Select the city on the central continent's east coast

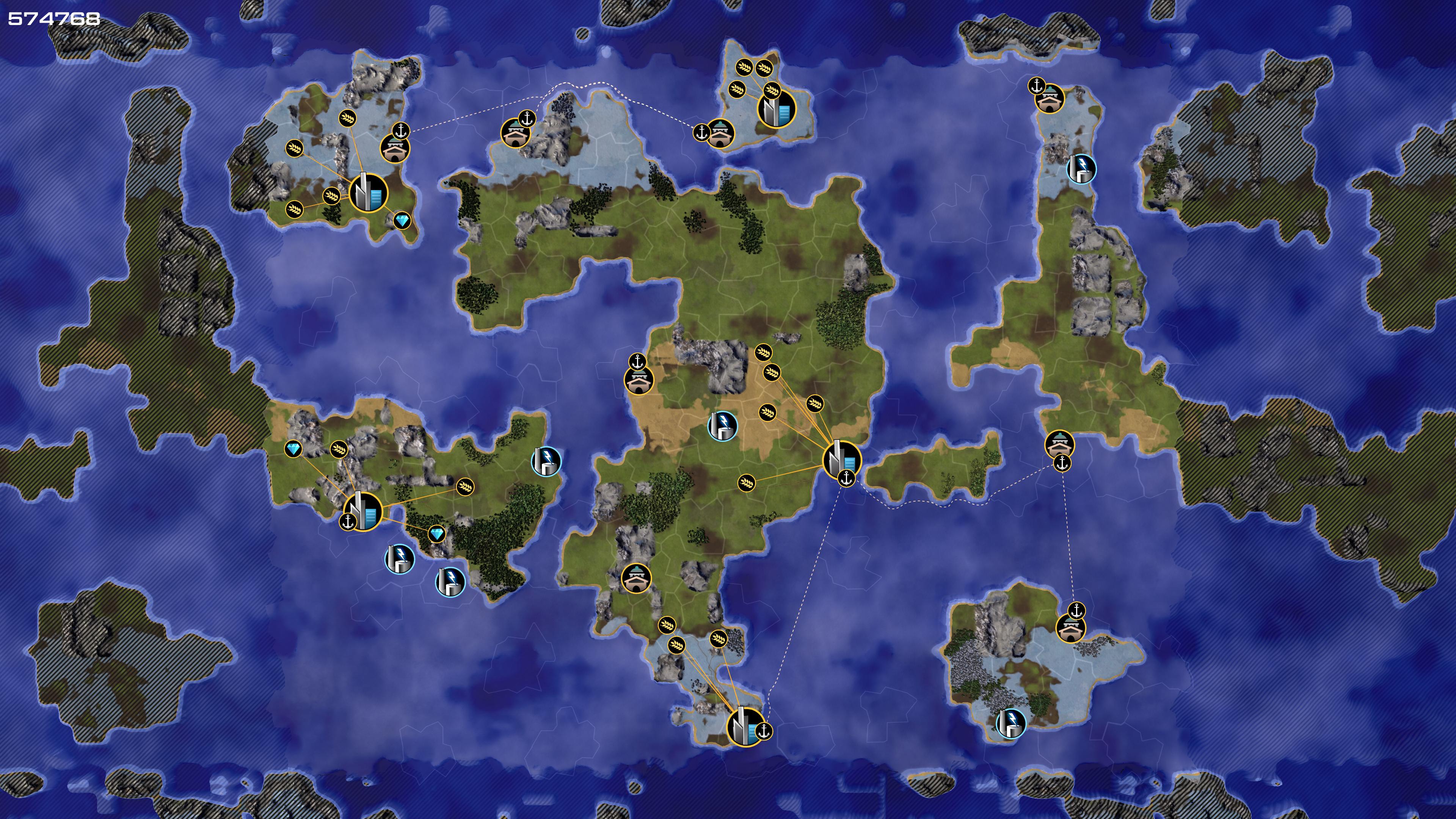point(841,458)
